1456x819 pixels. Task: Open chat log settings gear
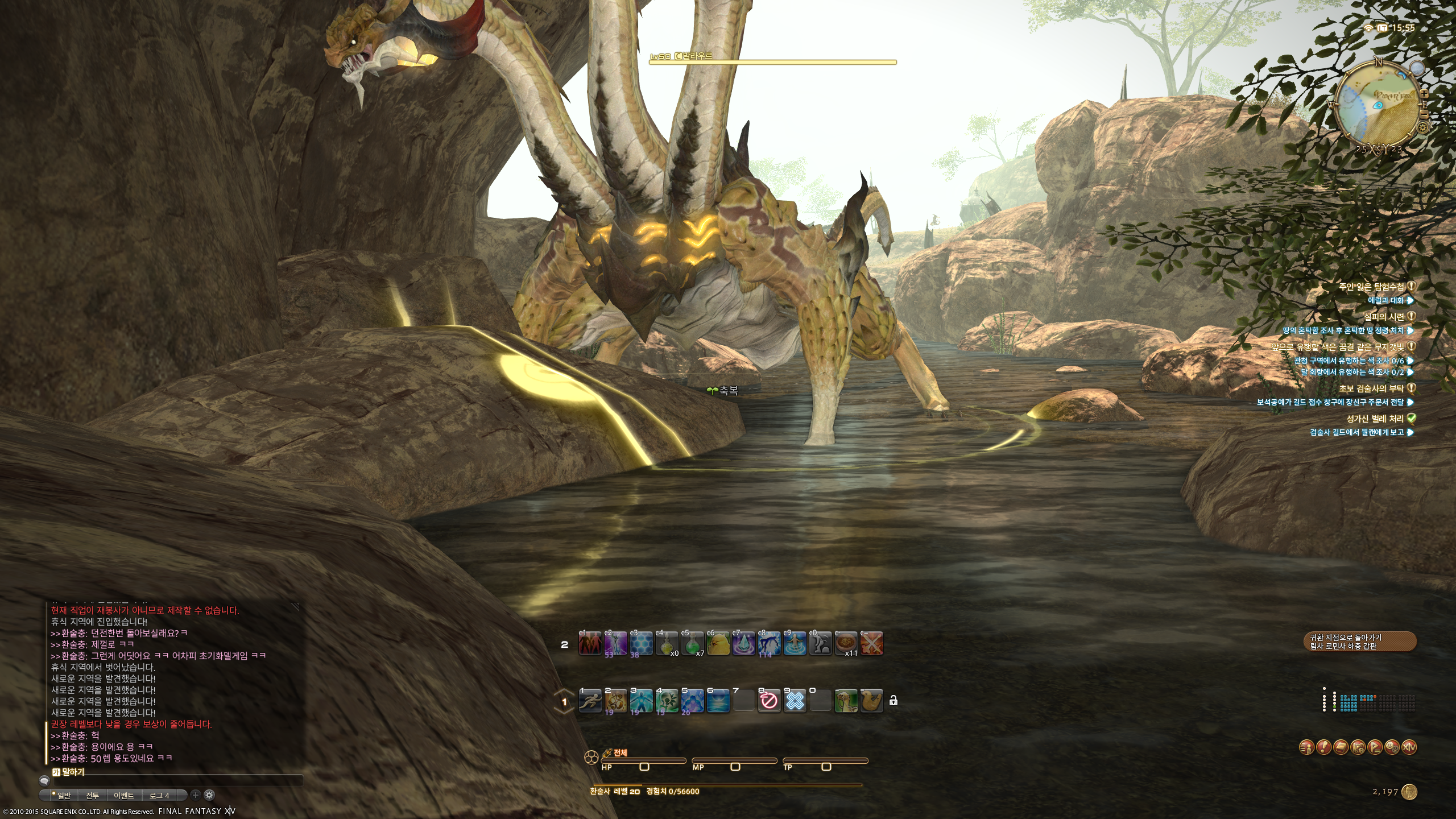coord(209,795)
